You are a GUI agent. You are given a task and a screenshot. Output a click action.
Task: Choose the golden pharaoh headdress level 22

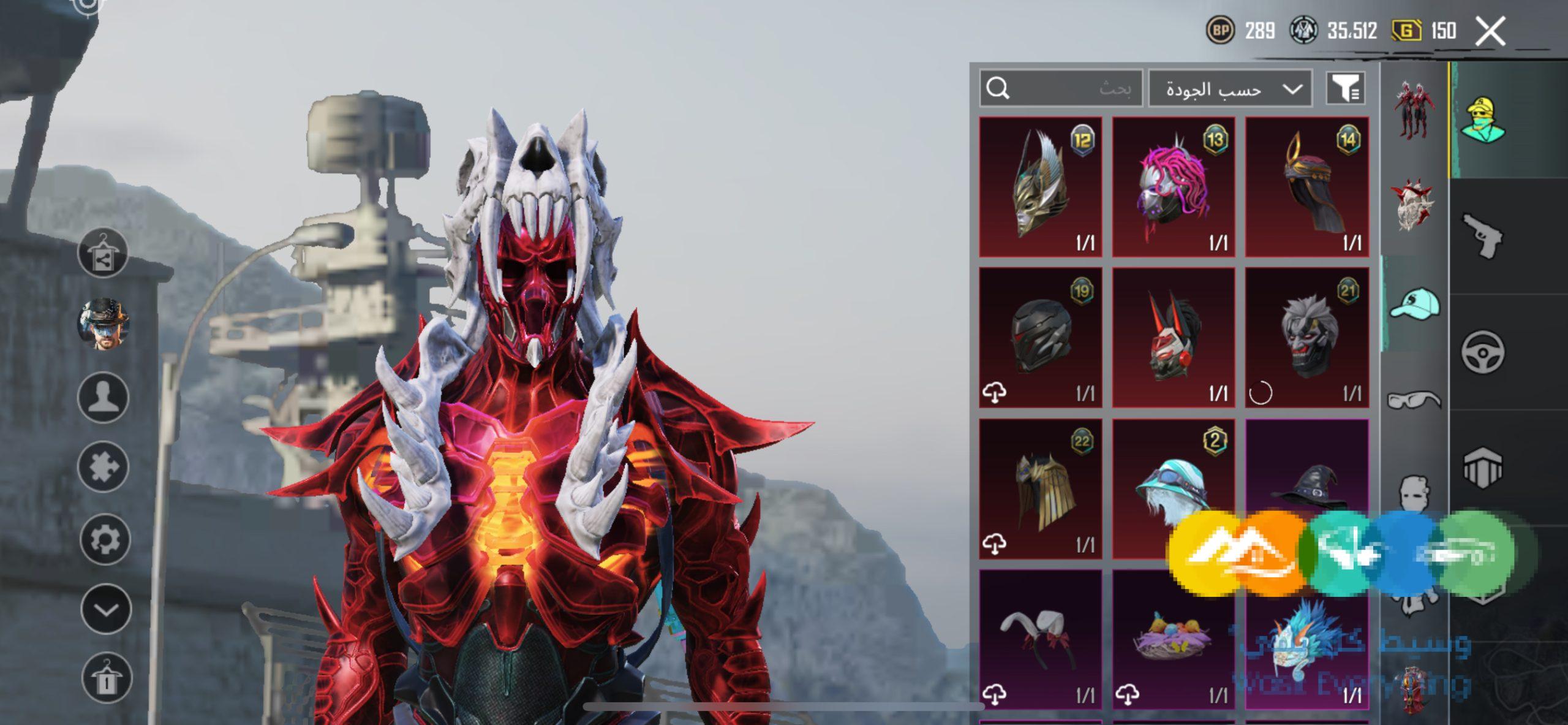(1041, 488)
